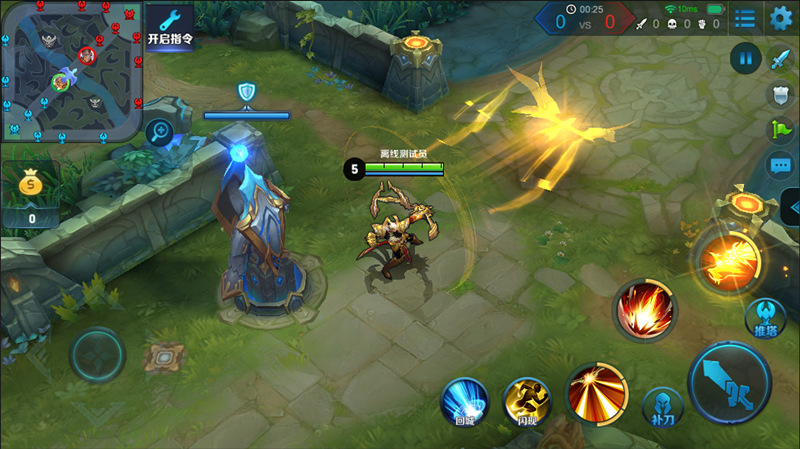Open the 开启指令 wrench button
800x449 pixels.
(x=170, y=26)
